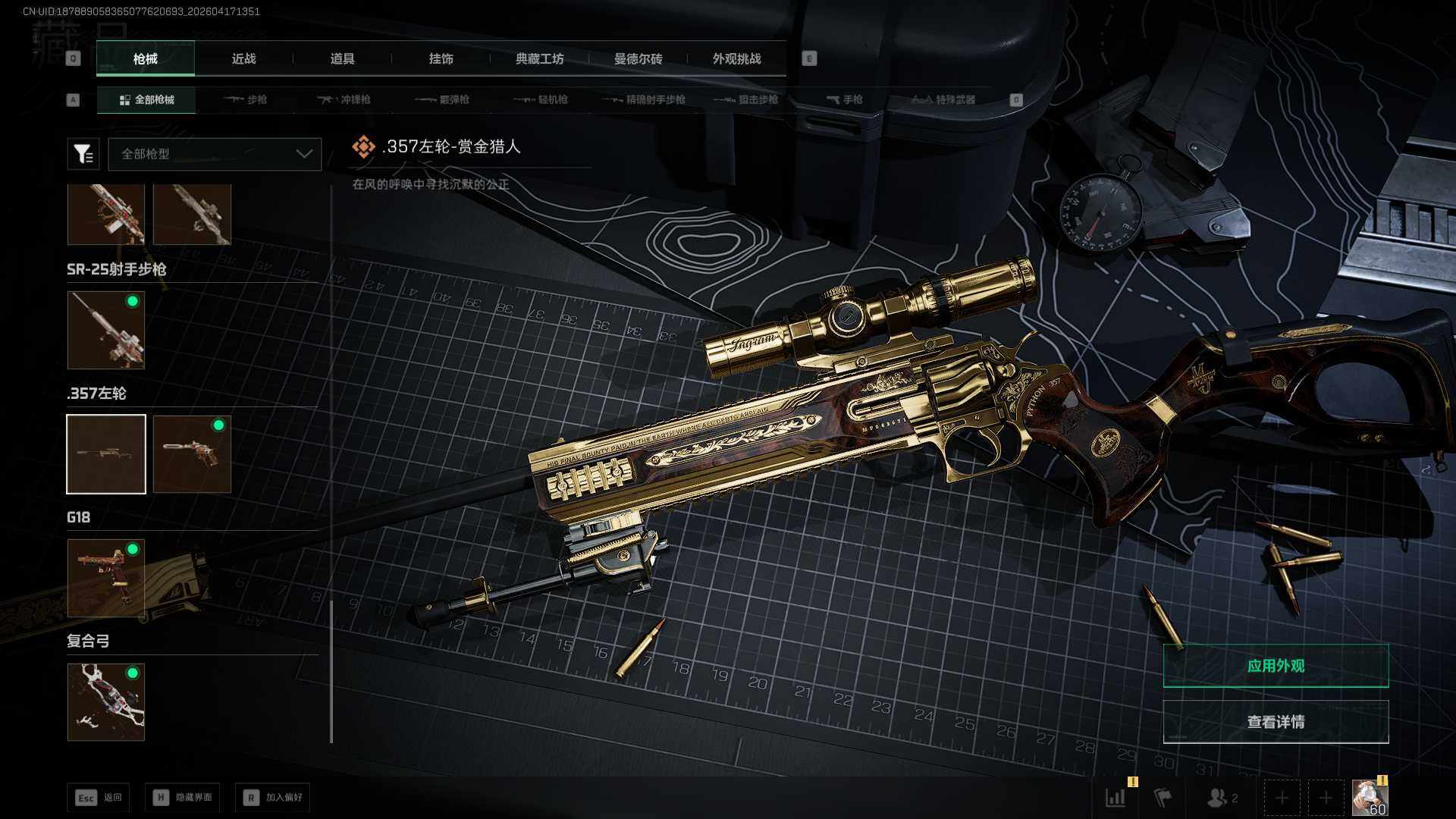Show only 手枪 pistols
Viewport: 1456px width, 819px height.
tap(844, 99)
